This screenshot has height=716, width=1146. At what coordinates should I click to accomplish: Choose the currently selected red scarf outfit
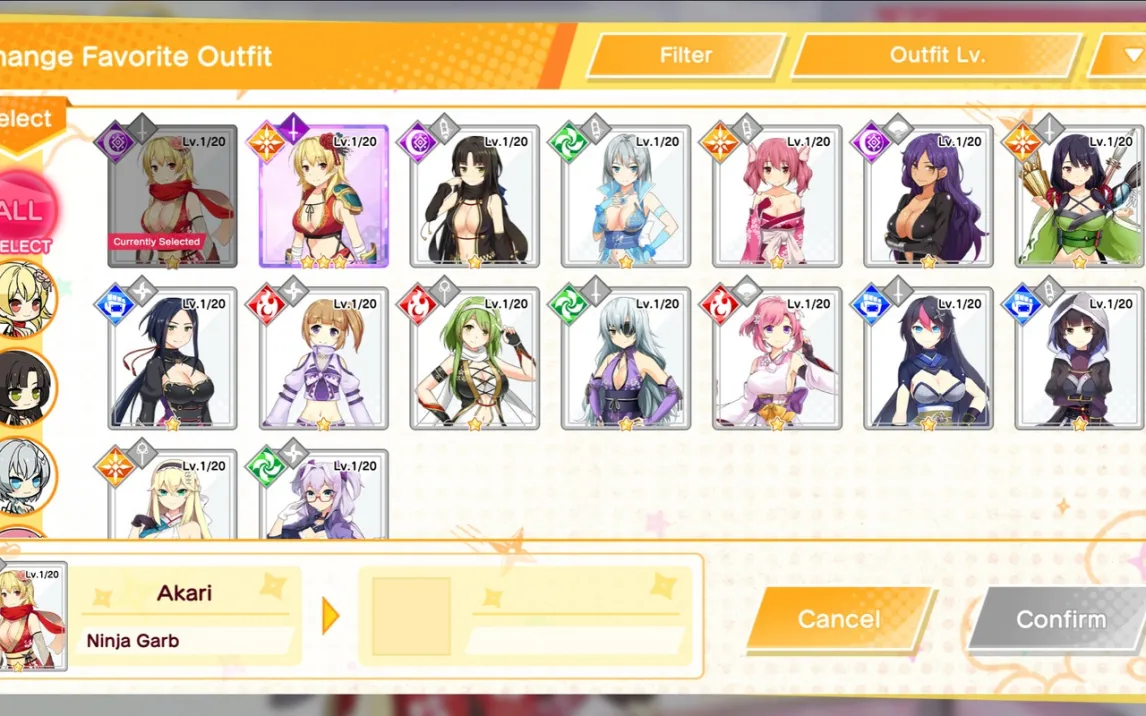[x=172, y=197]
